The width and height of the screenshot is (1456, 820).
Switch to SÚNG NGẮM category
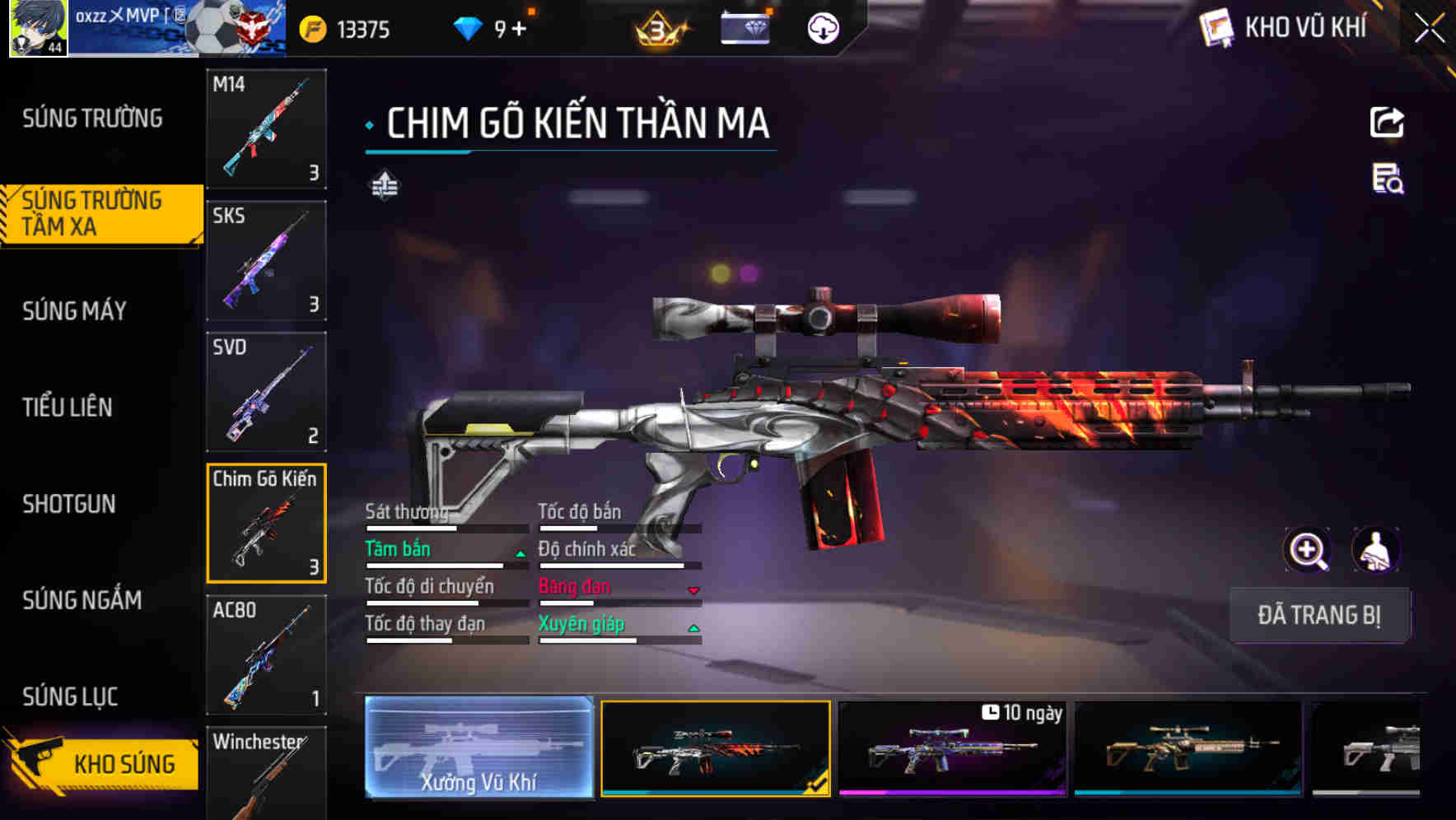(x=82, y=600)
